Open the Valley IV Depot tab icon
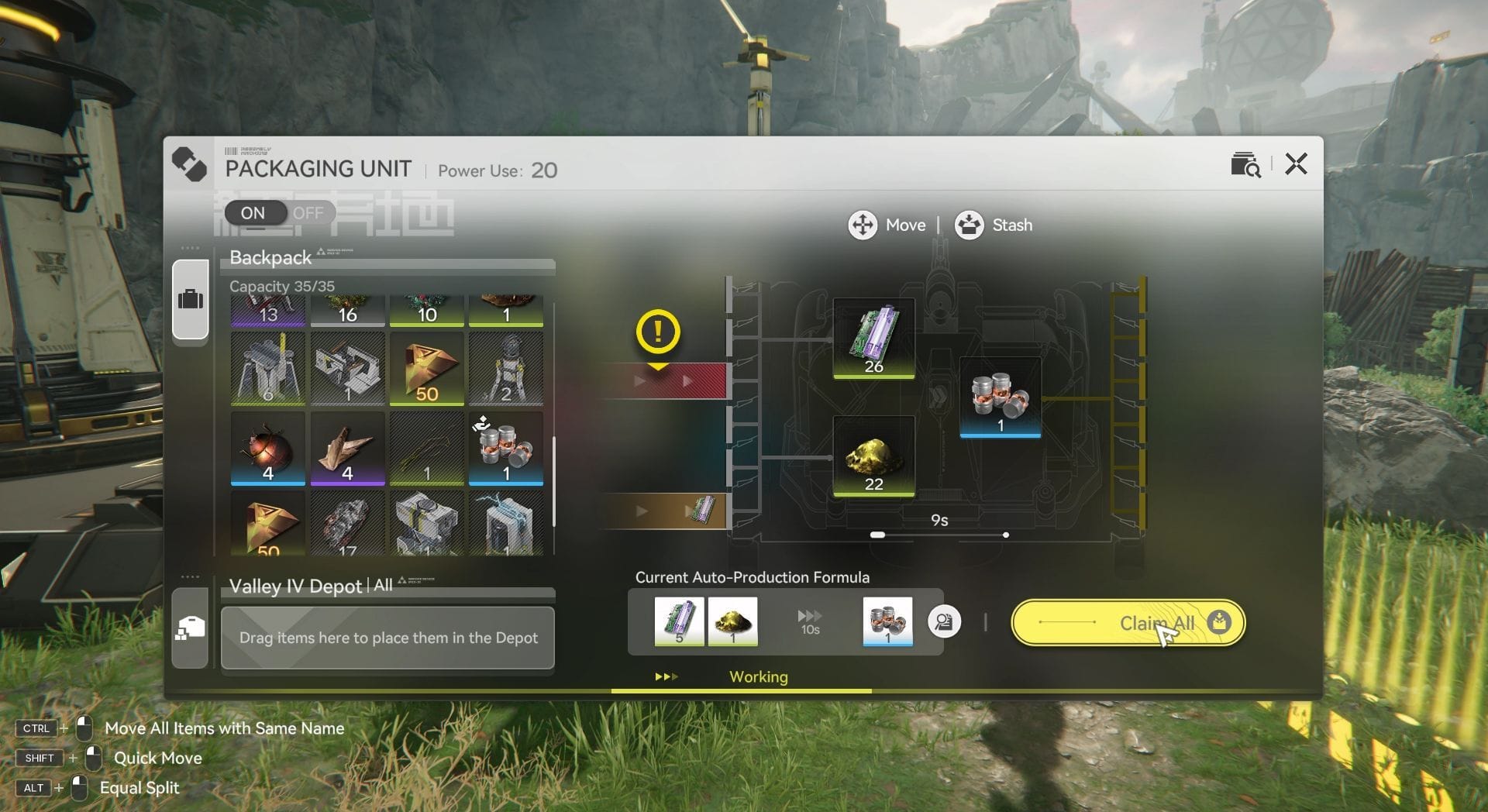 coord(191,628)
